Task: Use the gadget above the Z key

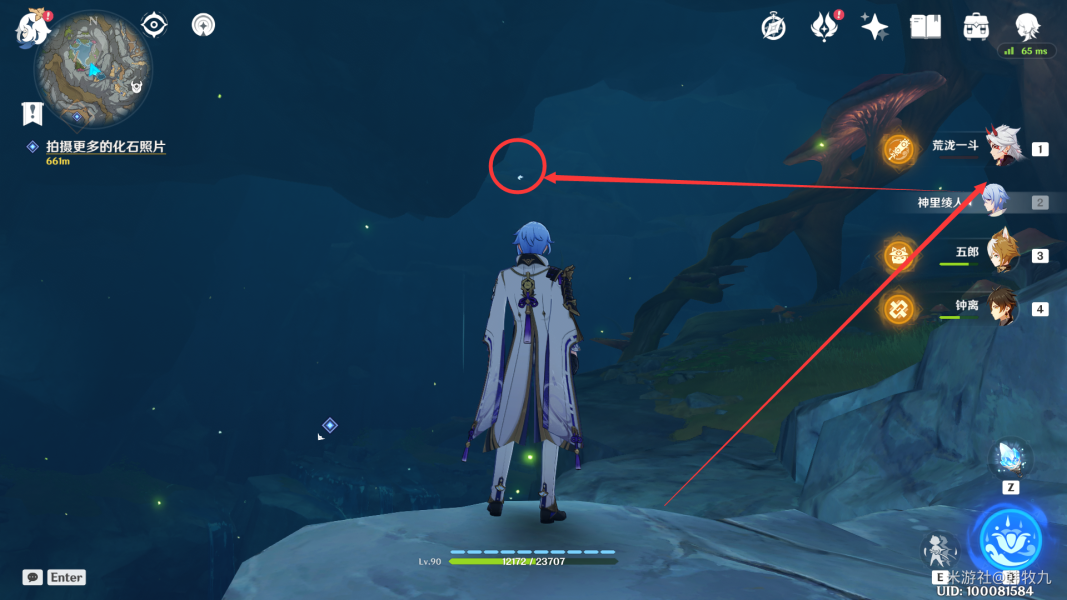Action: [1010, 460]
